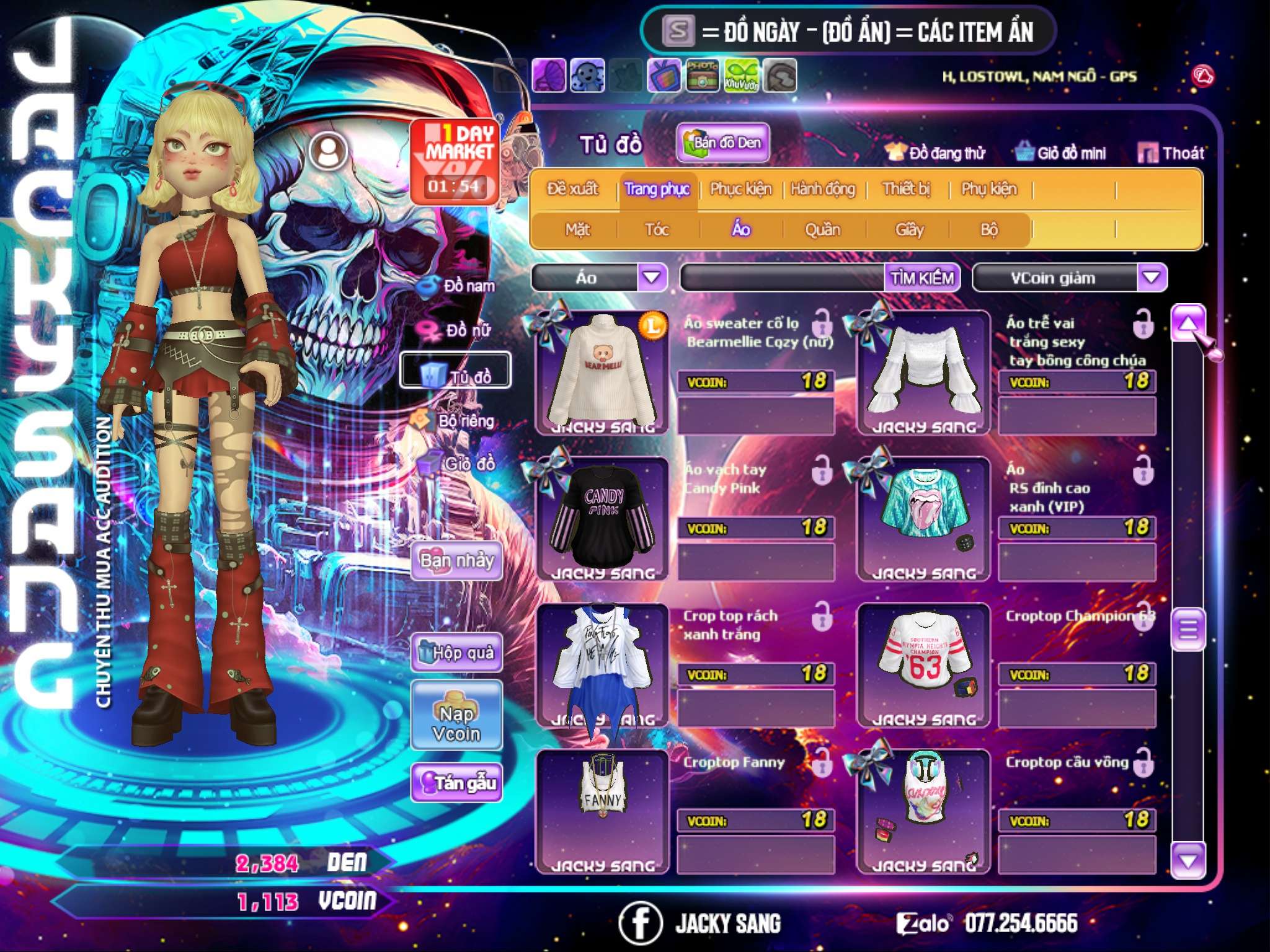Viewport: 1270px width, 952px height.
Task: Exit wardrobe with the Thoát button
Action: click(x=1171, y=152)
